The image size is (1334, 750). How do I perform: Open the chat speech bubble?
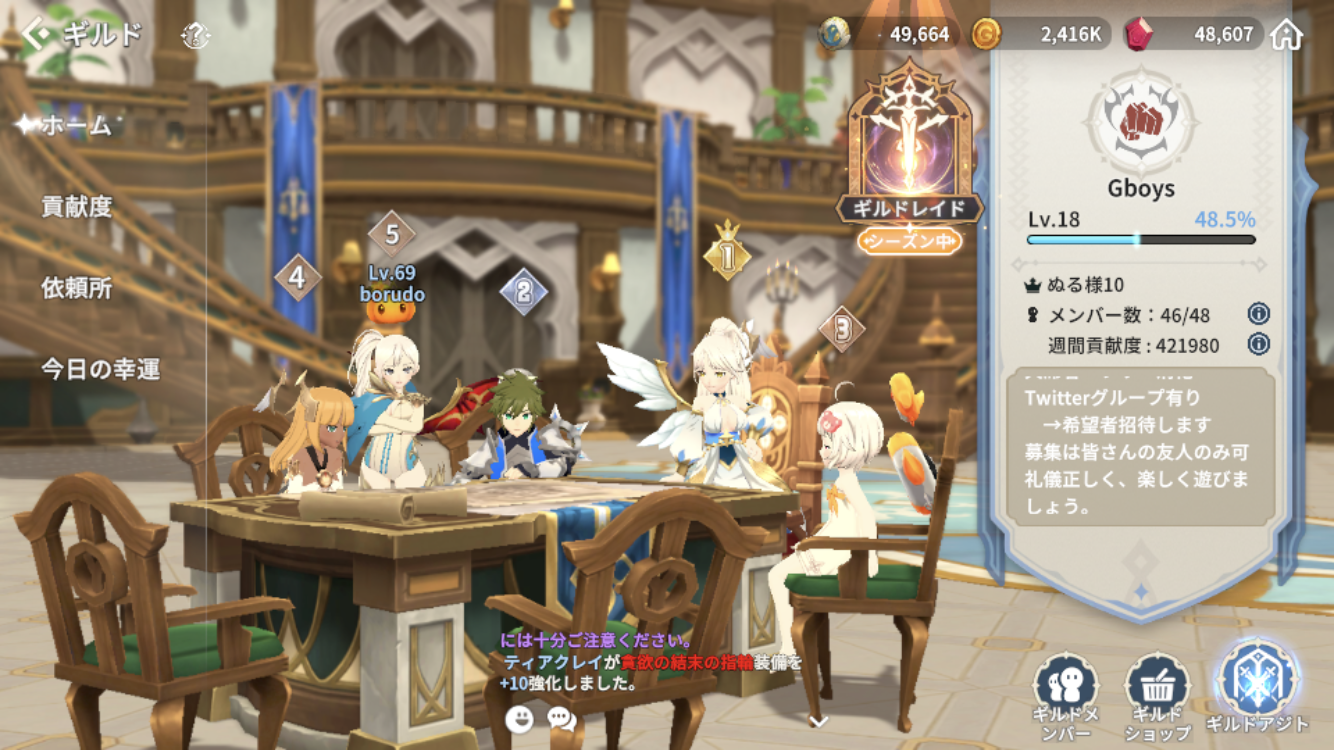click(562, 718)
